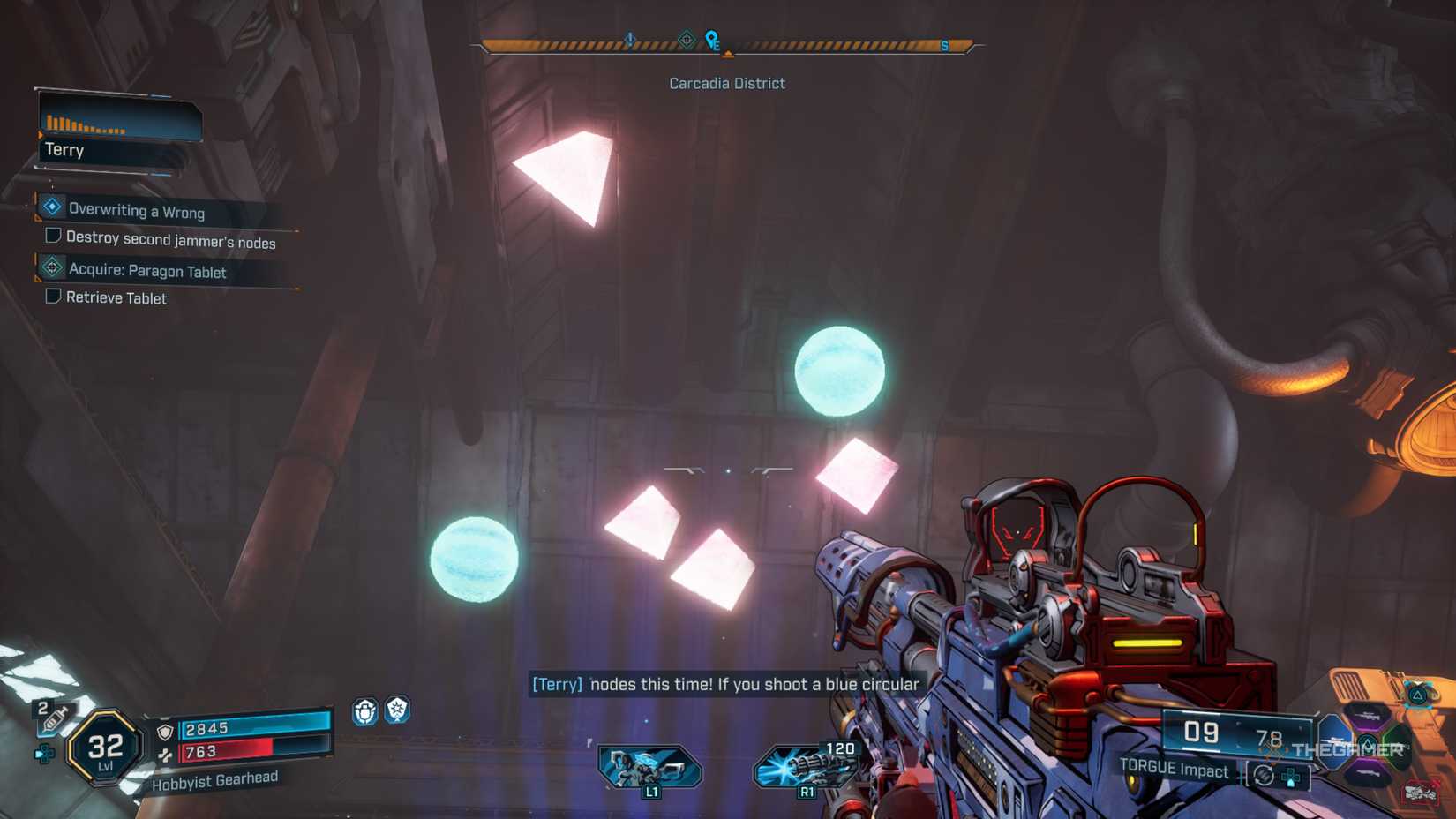Select the beetle-shaped status buff icon
This screenshot has width=1456, height=819.
tap(365, 711)
